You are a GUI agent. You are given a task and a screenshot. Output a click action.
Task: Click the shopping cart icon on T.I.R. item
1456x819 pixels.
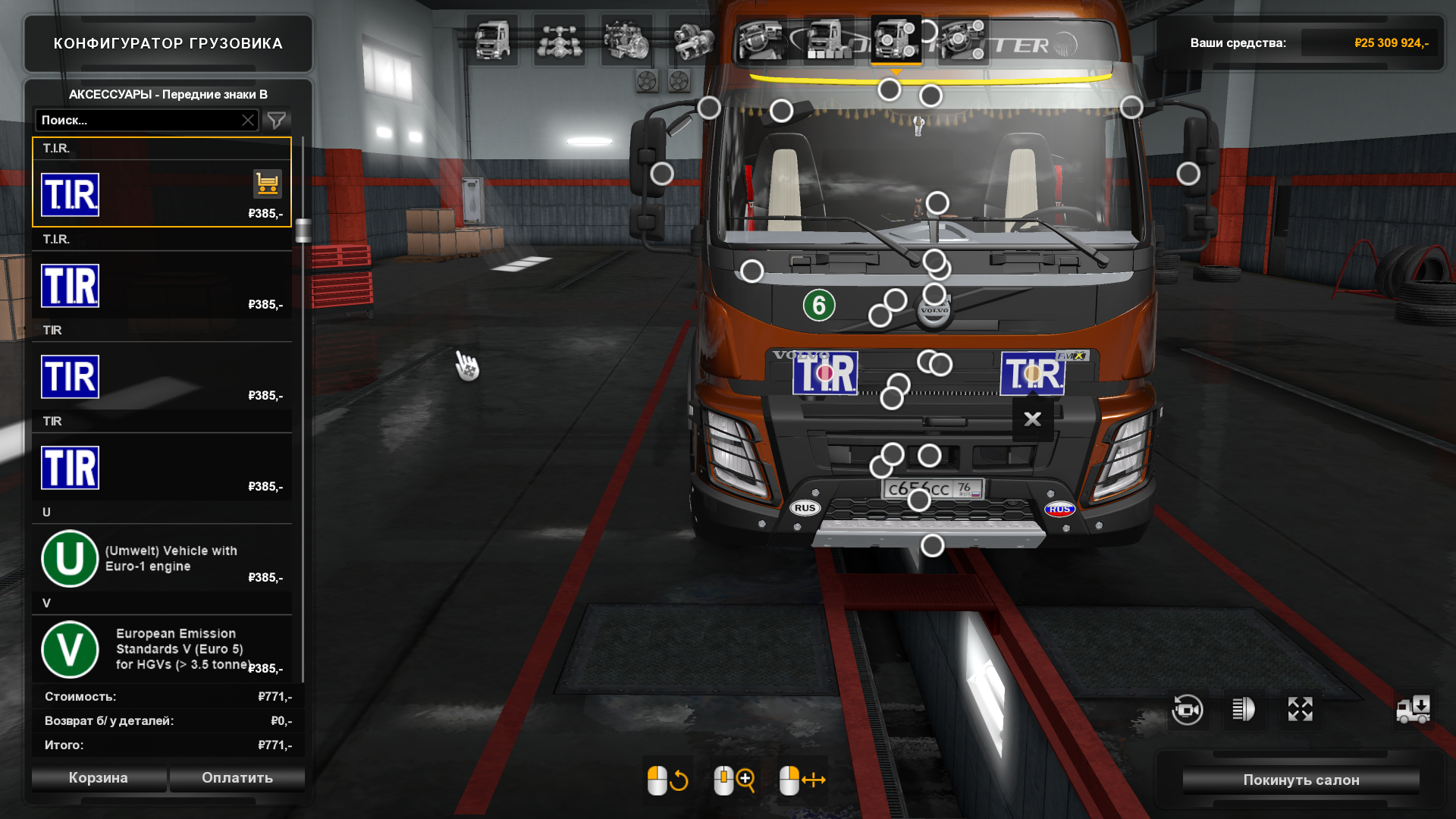(267, 184)
